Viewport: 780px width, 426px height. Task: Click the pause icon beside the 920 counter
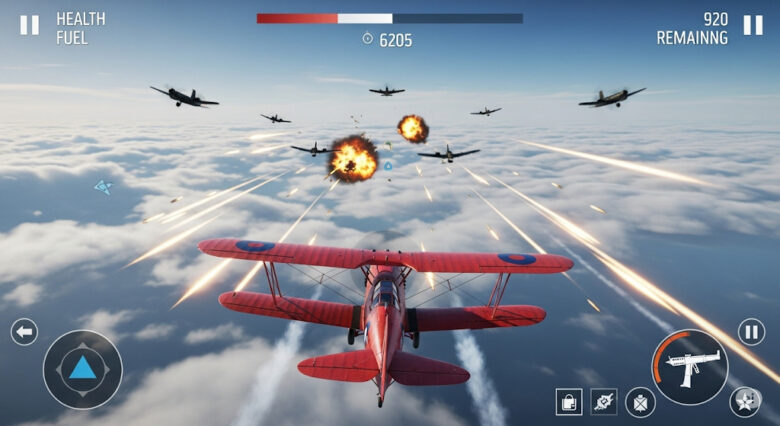click(x=752, y=25)
